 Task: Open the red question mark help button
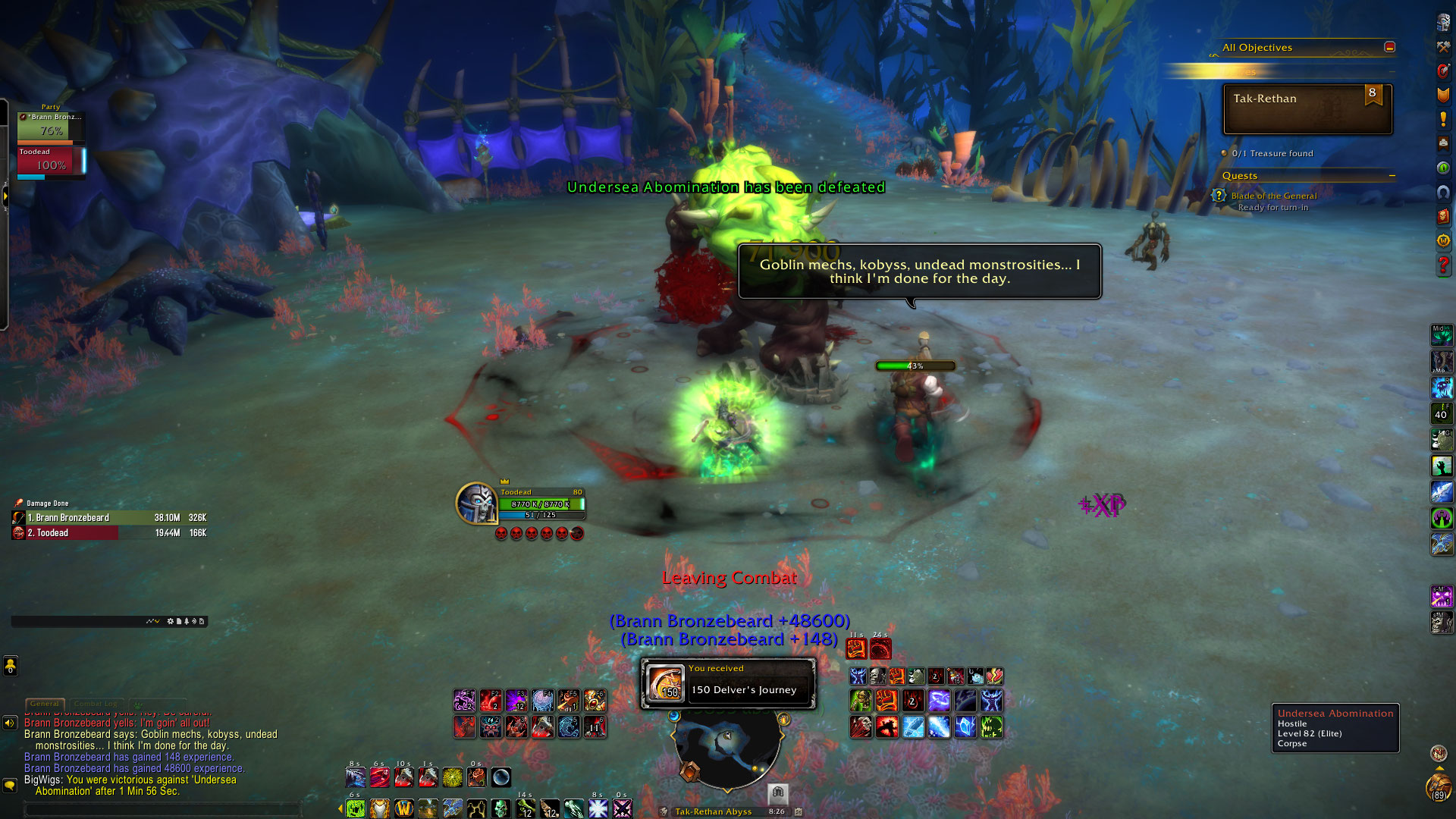[x=1443, y=265]
